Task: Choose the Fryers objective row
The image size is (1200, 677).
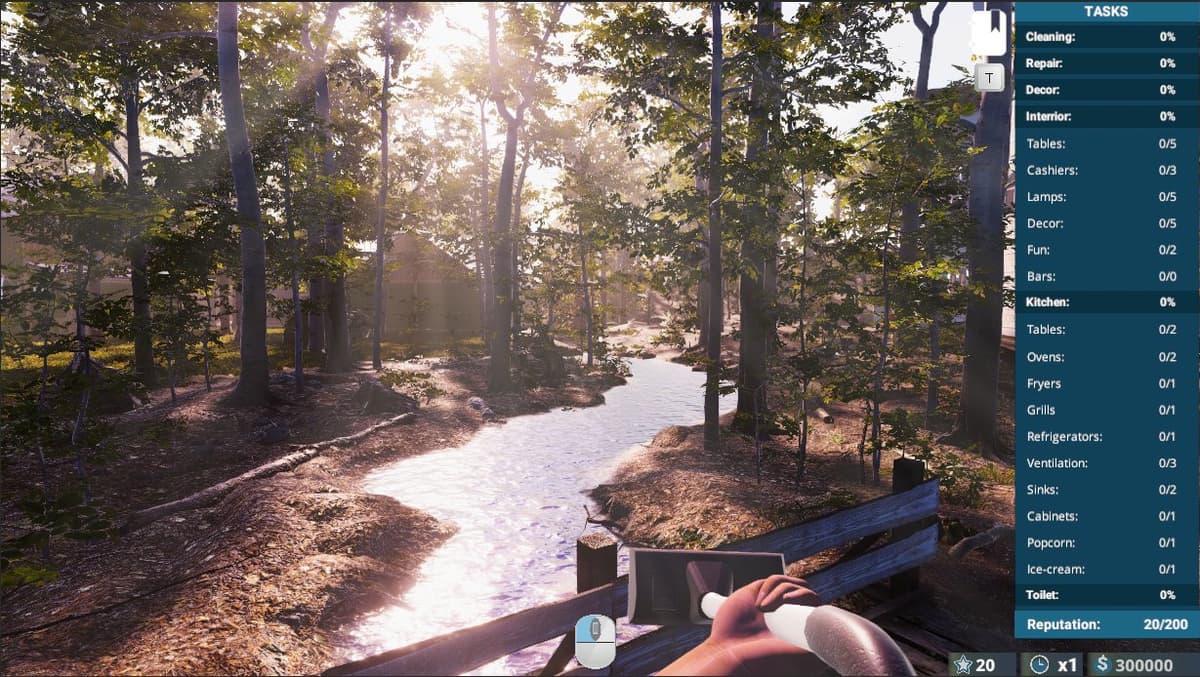Action: click(x=1106, y=384)
